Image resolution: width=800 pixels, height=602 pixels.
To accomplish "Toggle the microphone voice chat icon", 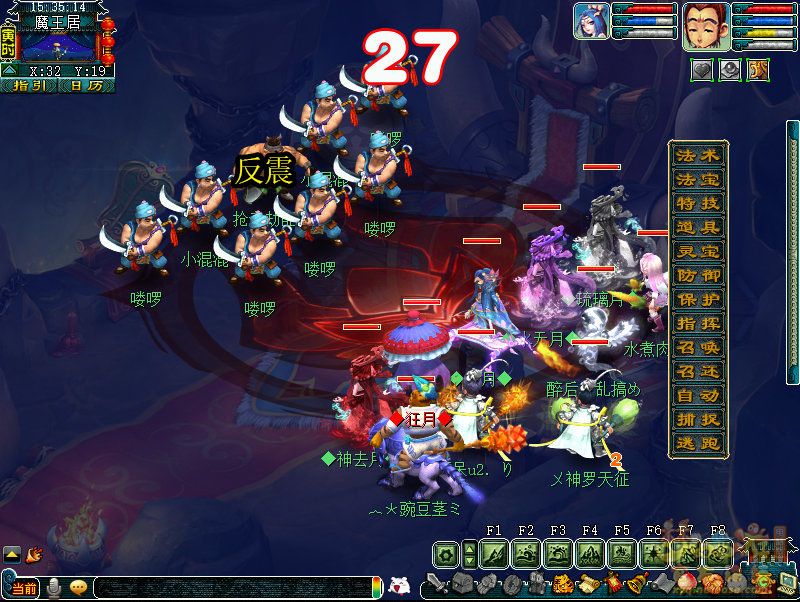I will coord(54,588).
